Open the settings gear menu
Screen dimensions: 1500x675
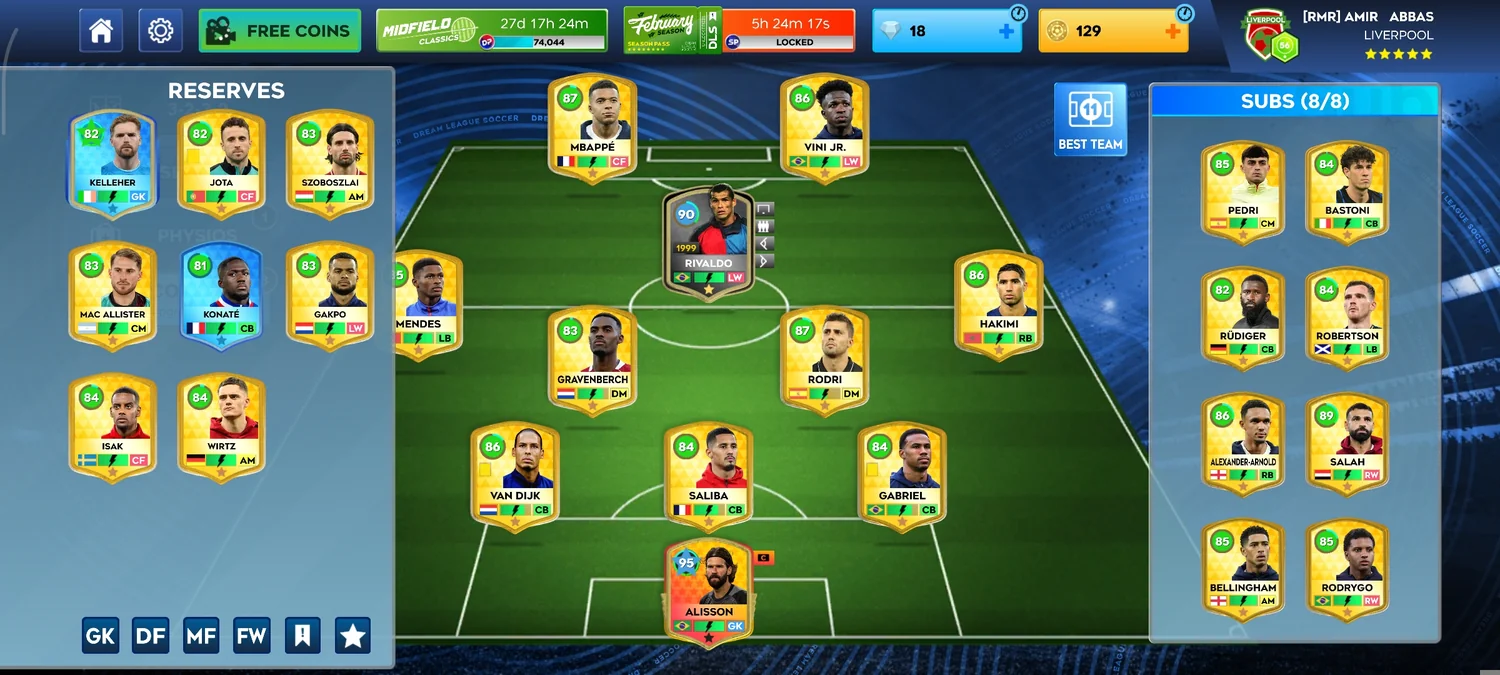(x=160, y=31)
